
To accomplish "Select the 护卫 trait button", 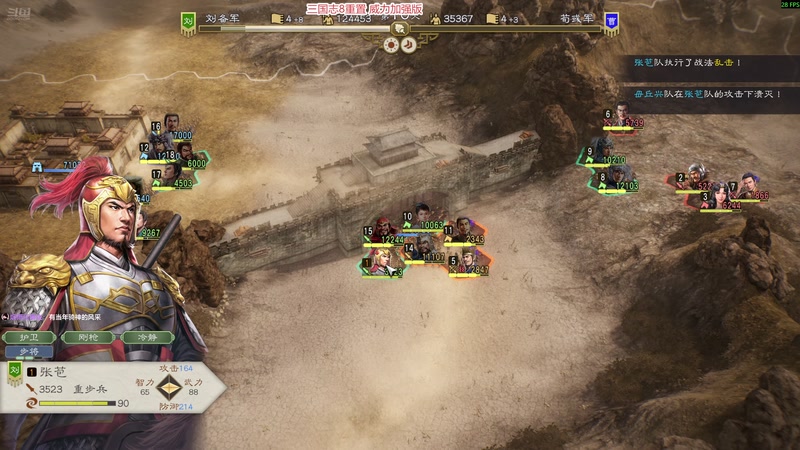I will point(37,337).
